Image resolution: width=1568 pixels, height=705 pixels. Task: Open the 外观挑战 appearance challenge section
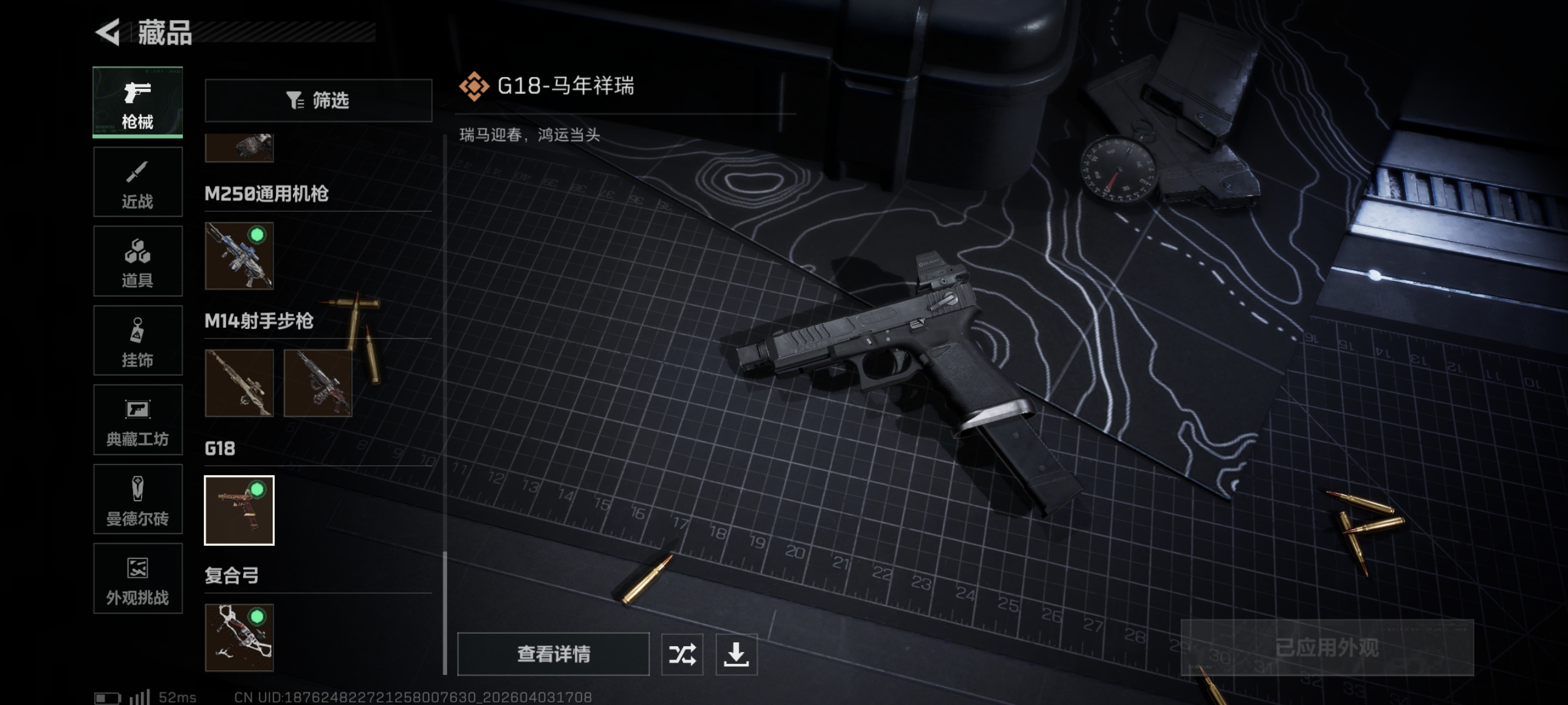tap(137, 578)
